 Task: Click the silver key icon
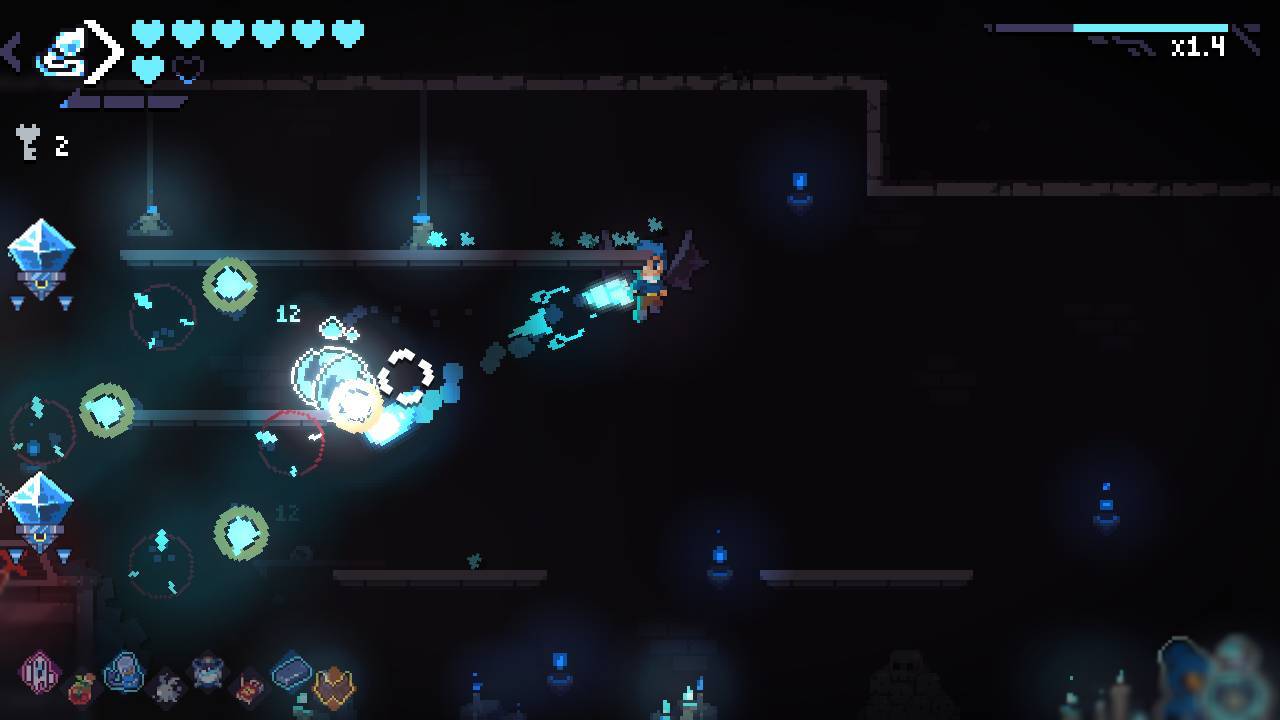28,143
